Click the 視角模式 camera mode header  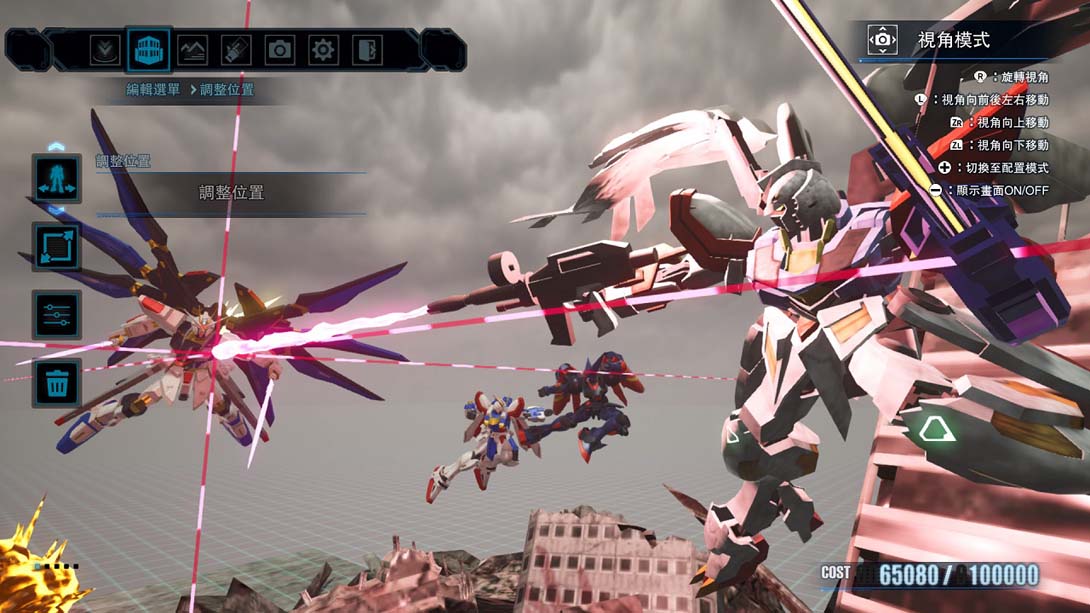(953, 40)
